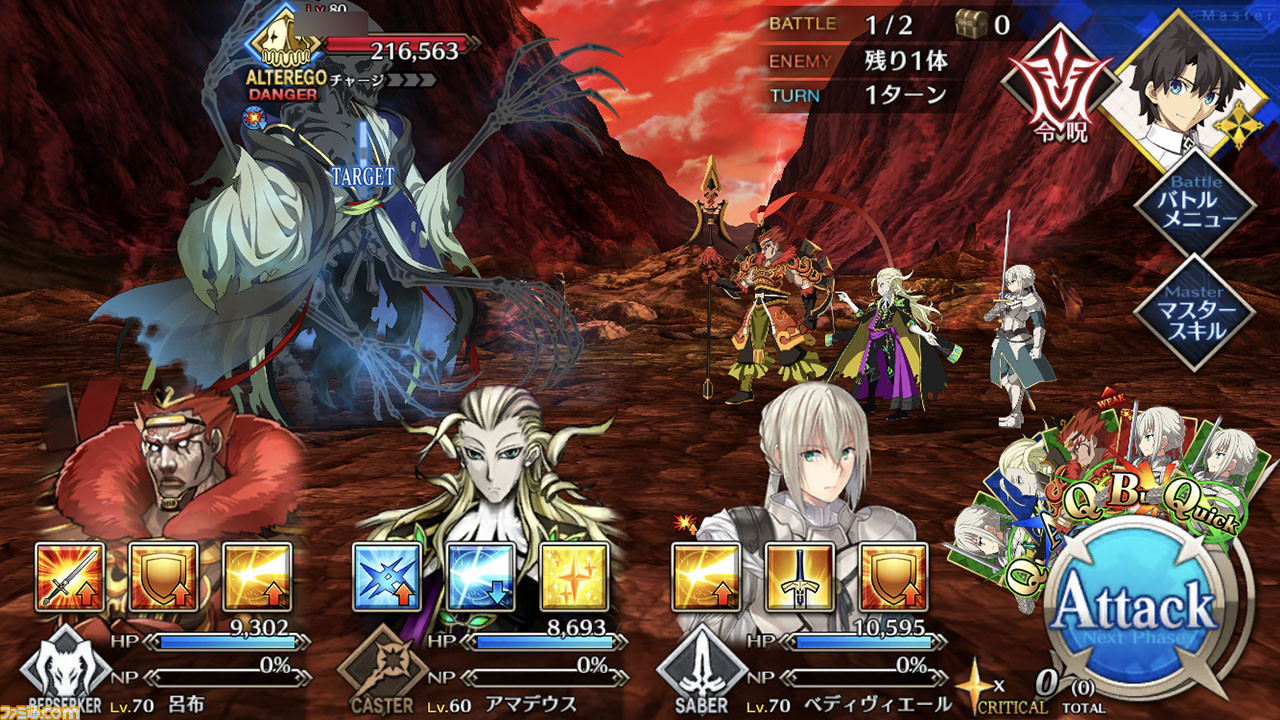This screenshot has height=720, width=1280.
Task: Activate Bedivere's shield guard skill
Action: (x=893, y=577)
